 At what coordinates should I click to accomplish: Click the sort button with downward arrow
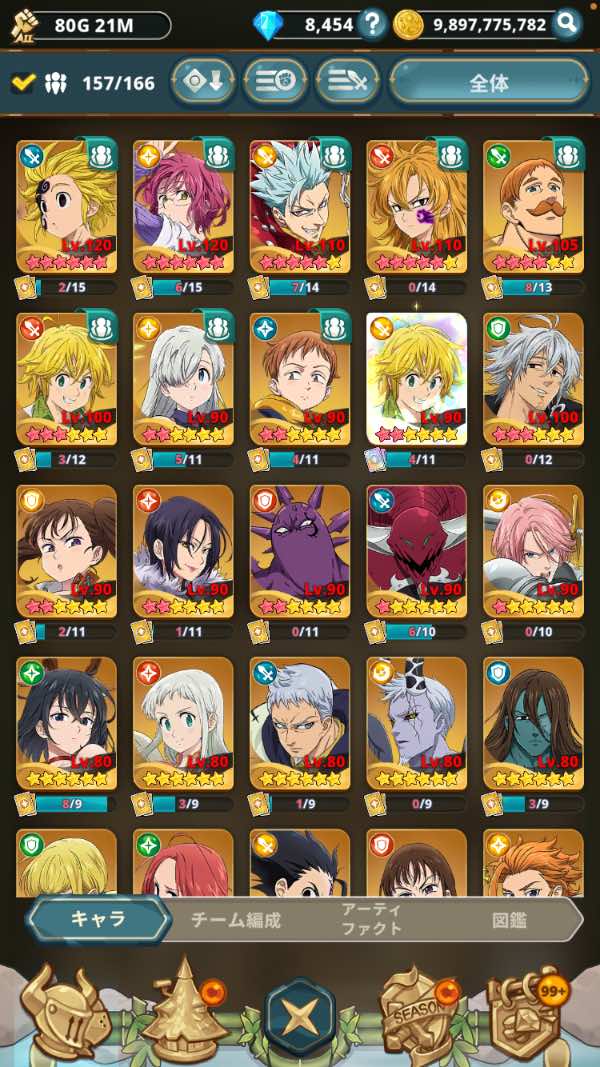[202, 83]
